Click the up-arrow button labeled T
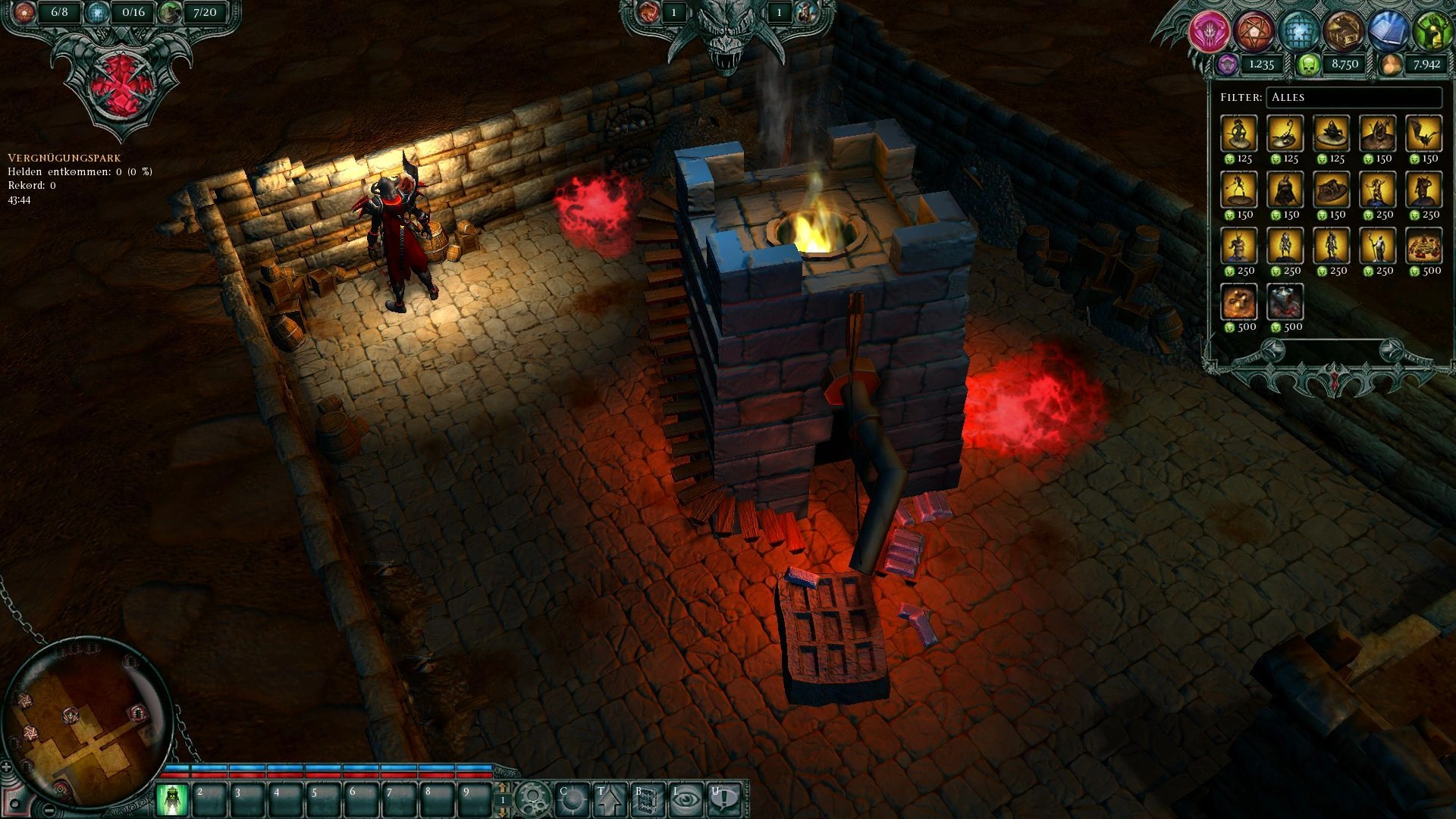1456x819 pixels. click(609, 799)
